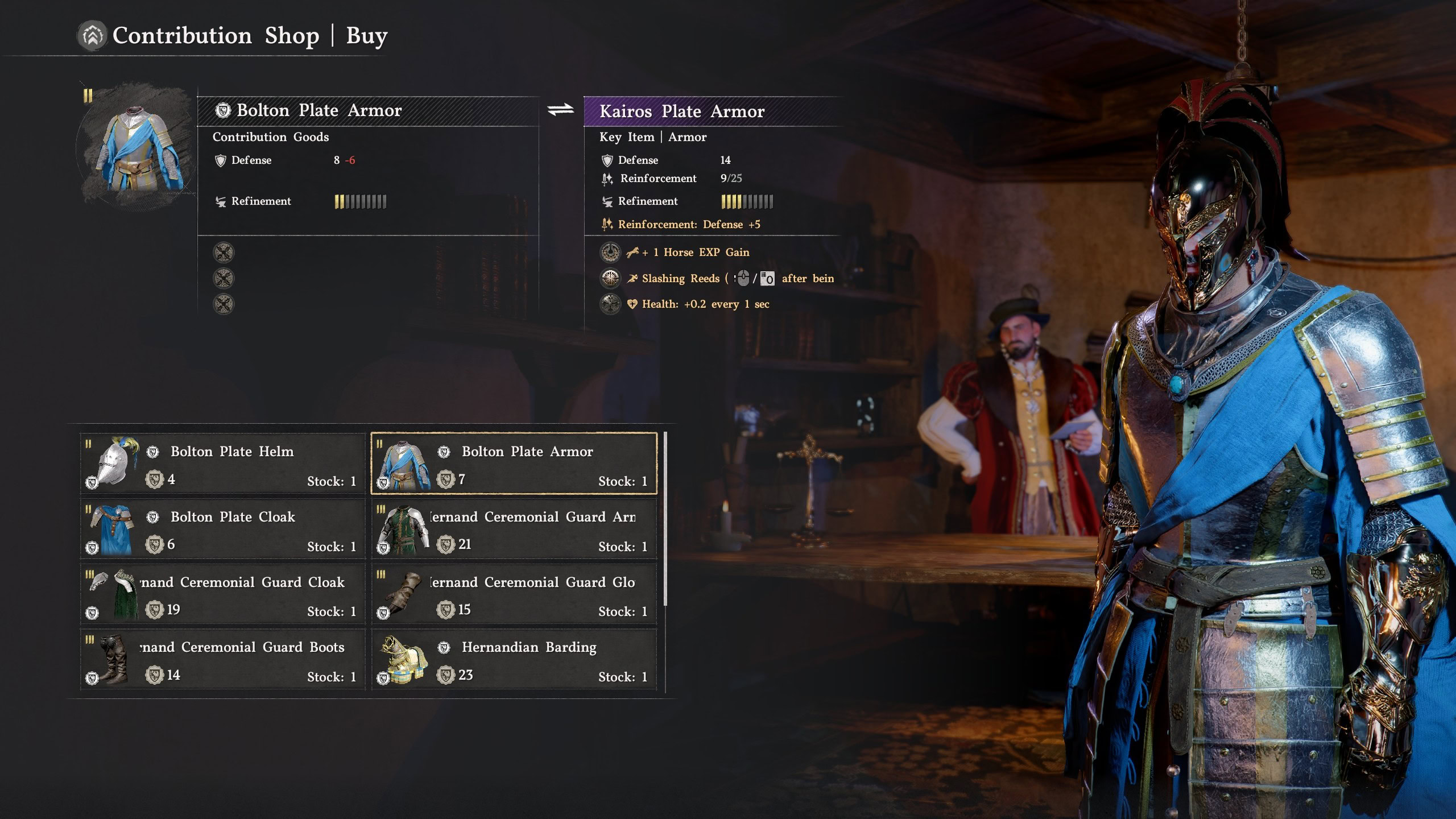This screenshot has width=1456, height=819.
Task: Click the Refinement anvil icon on Bolton Plate Armor
Action: (221, 202)
